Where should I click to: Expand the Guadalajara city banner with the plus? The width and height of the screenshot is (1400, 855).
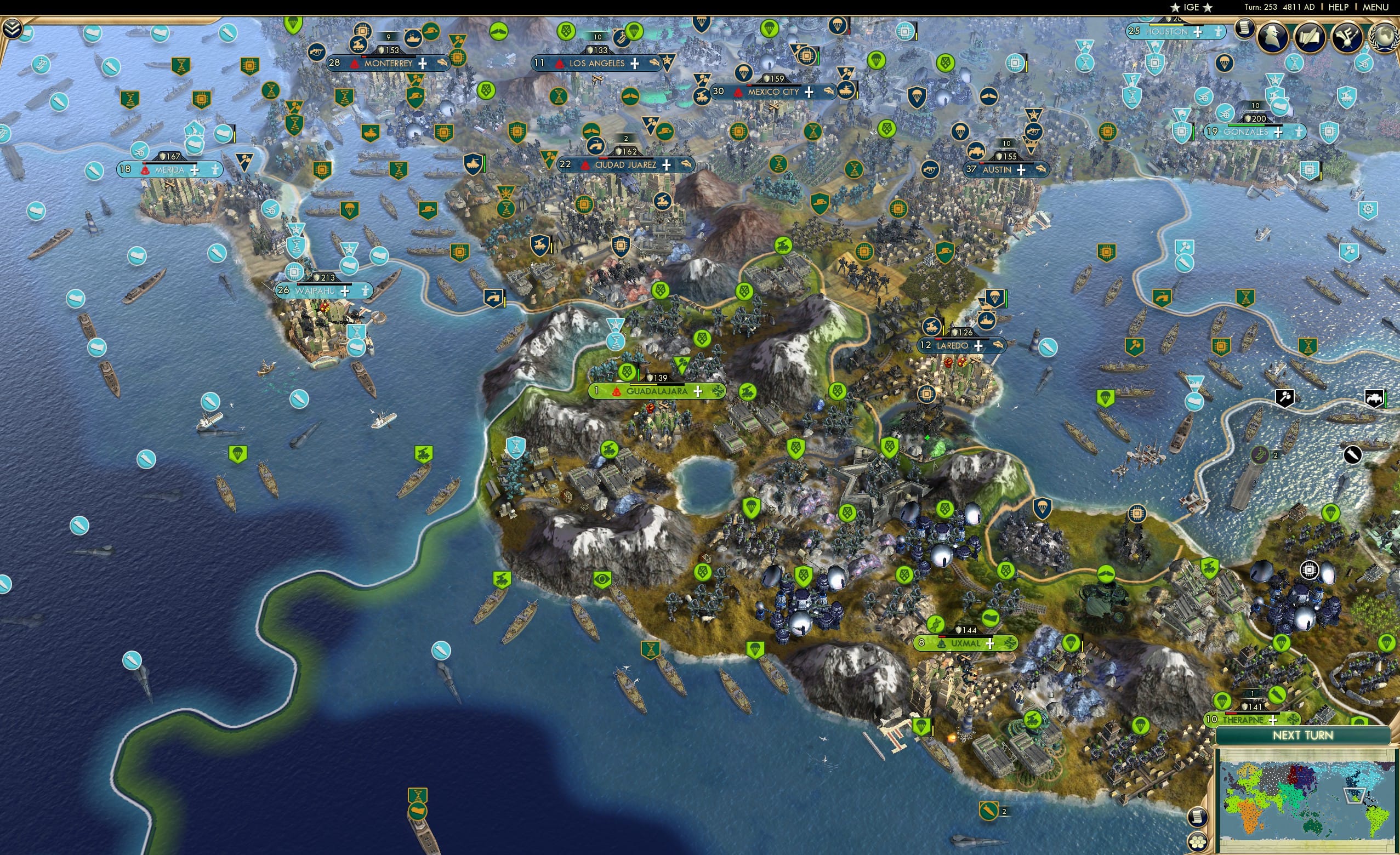697,391
